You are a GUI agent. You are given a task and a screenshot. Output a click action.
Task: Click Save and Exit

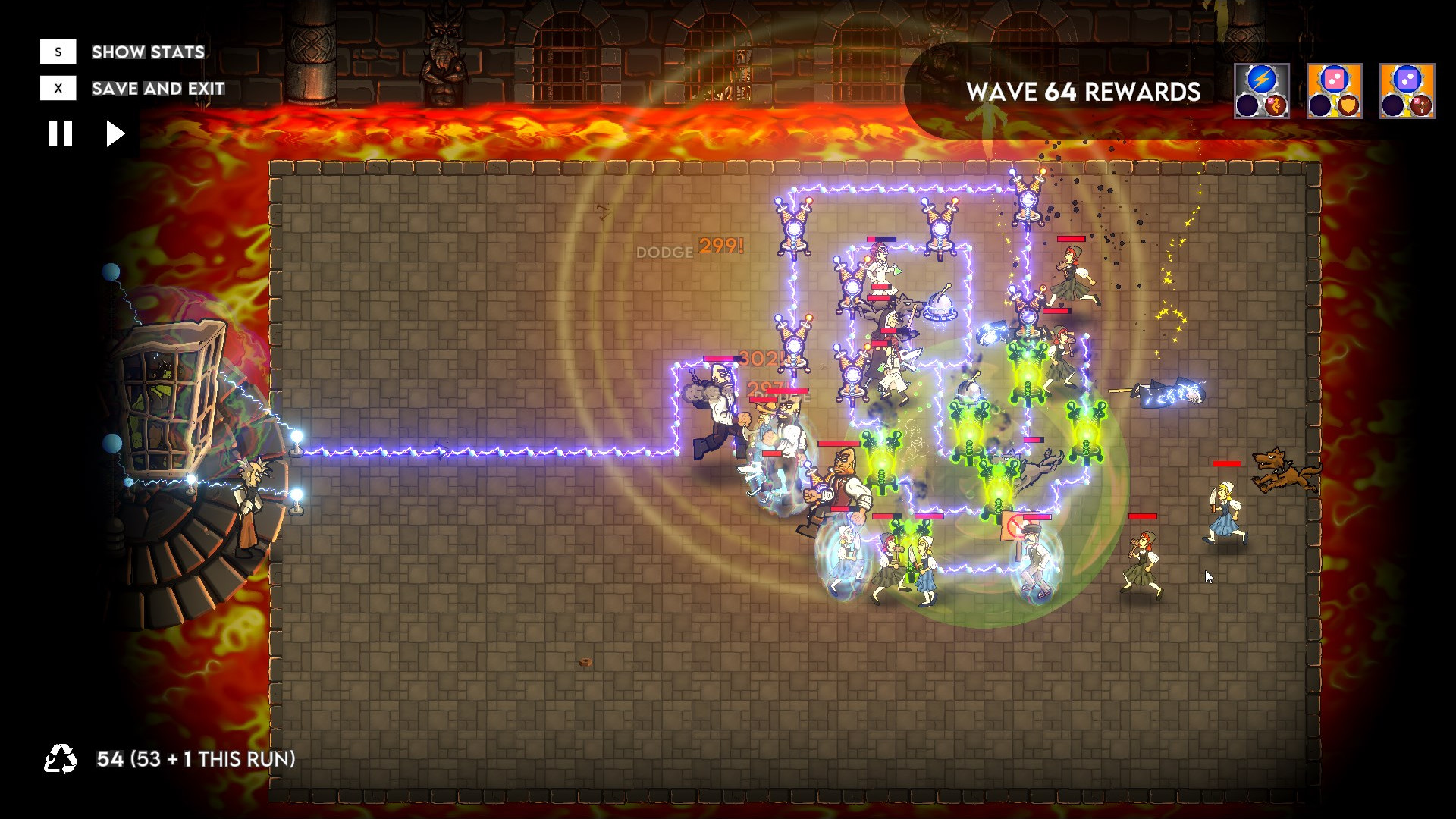157,88
